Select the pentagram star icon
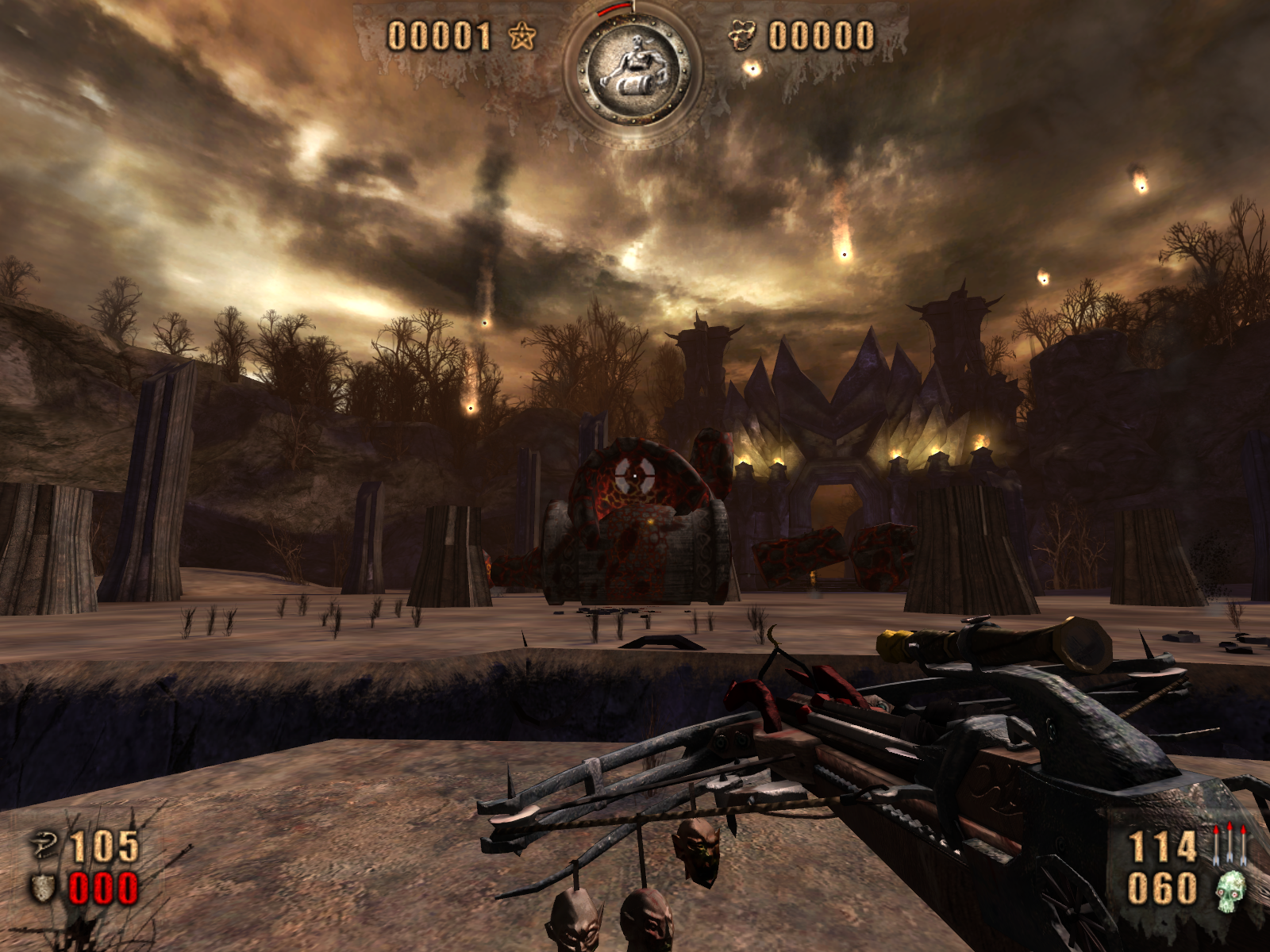The image size is (1270, 952). tap(521, 36)
